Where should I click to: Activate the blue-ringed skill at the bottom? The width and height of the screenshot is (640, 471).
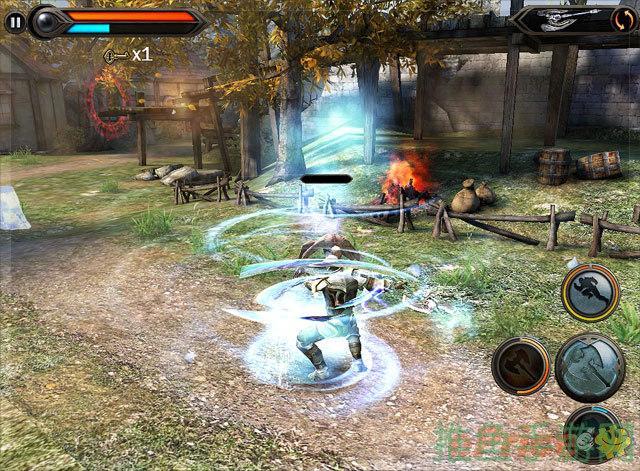(x=590, y=435)
